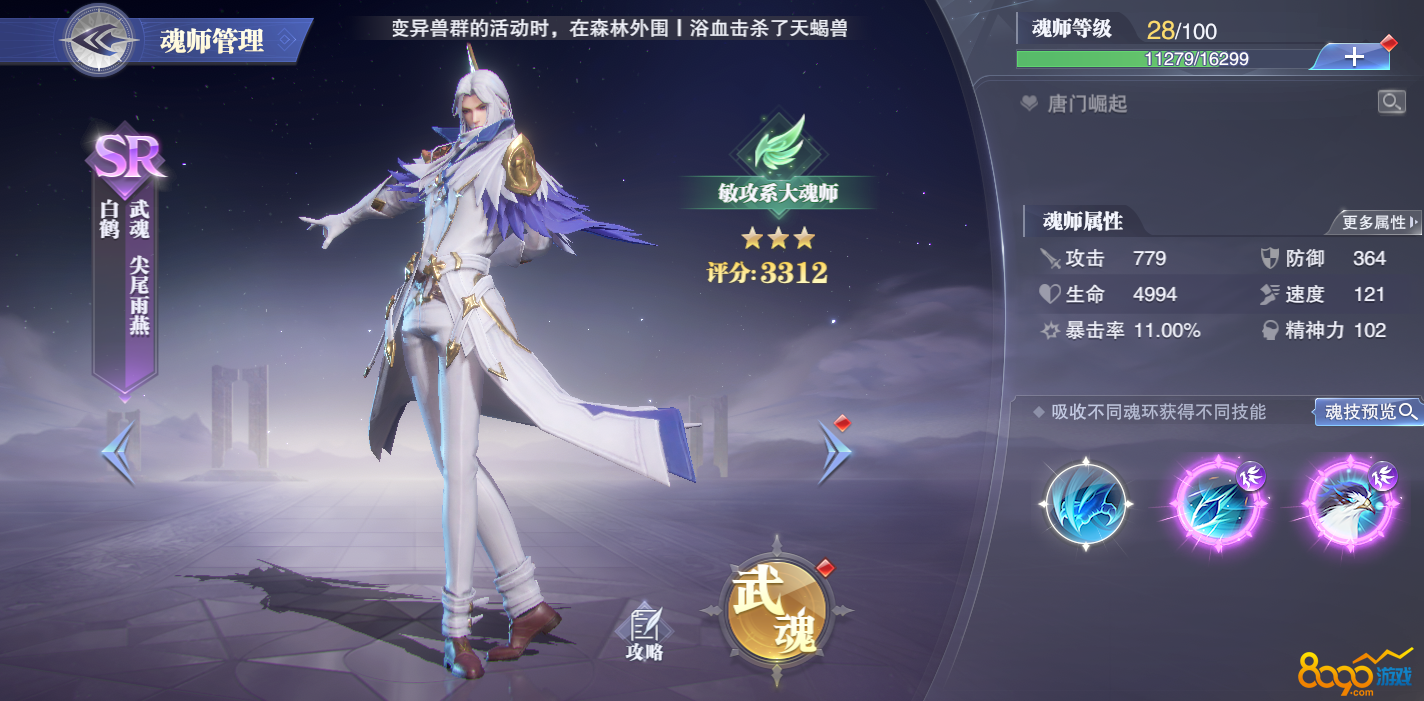Open the 魂技预览 skill preview

tap(1369, 411)
